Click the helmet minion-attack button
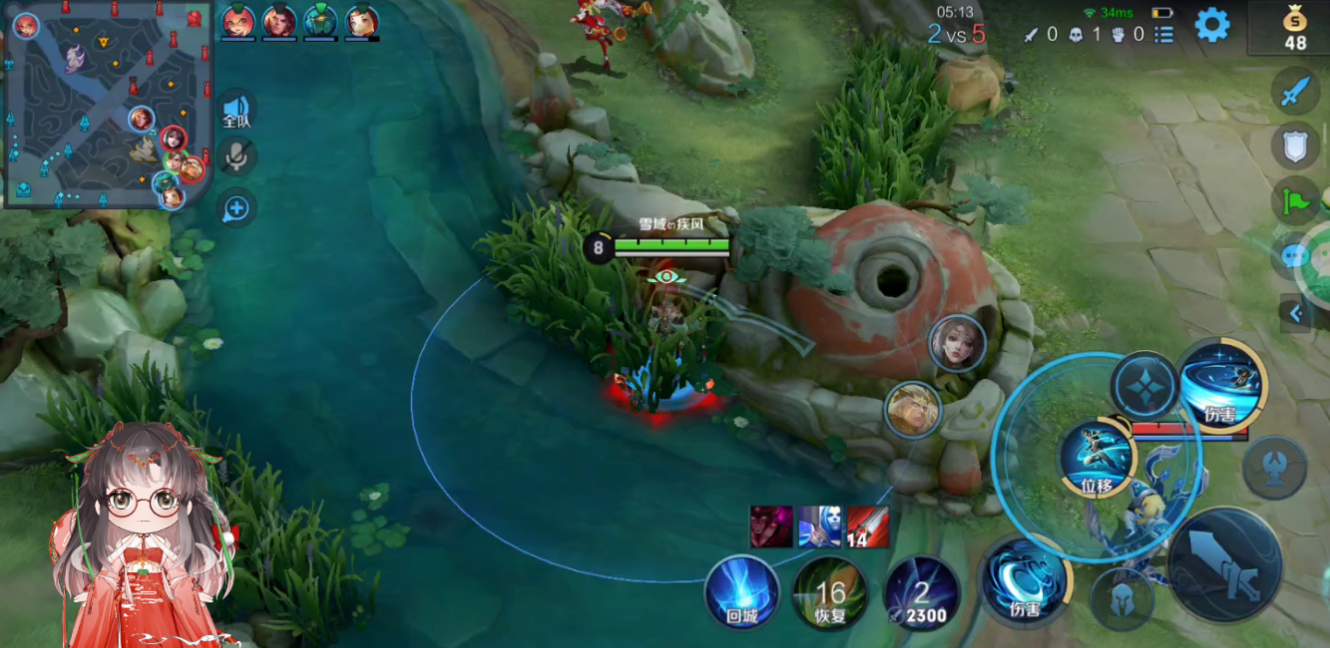The height and width of the screenshot is (648, 1330). [x=1122, y=600]
